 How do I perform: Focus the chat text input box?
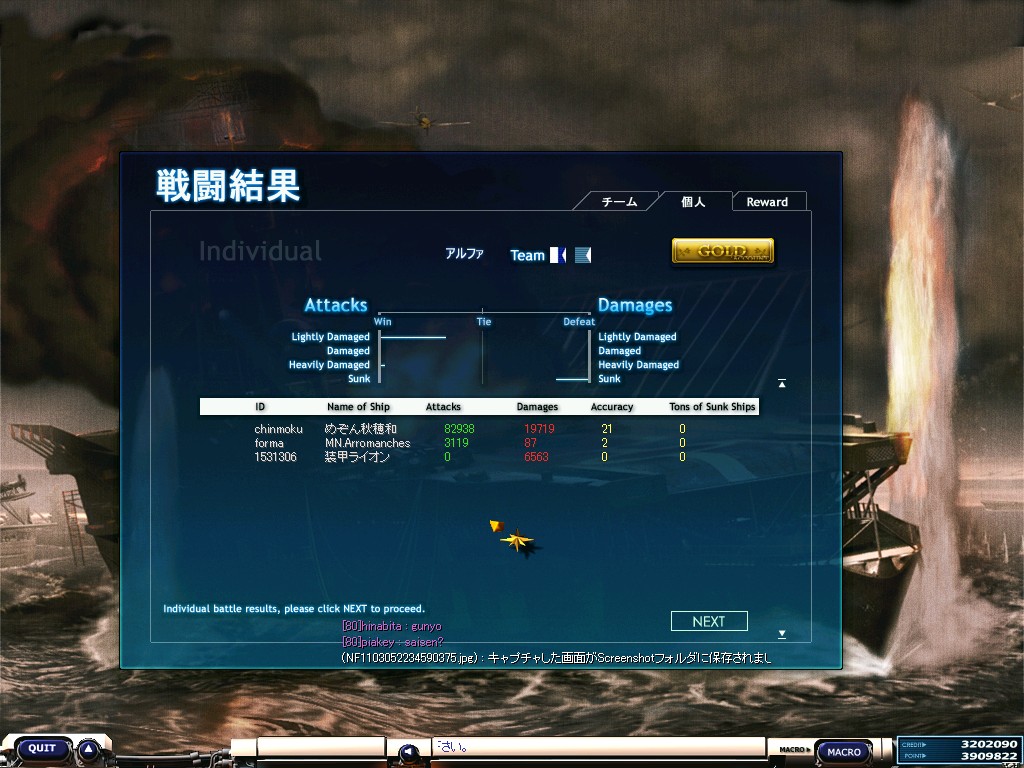pyautogui.click(x=600, y=747)
